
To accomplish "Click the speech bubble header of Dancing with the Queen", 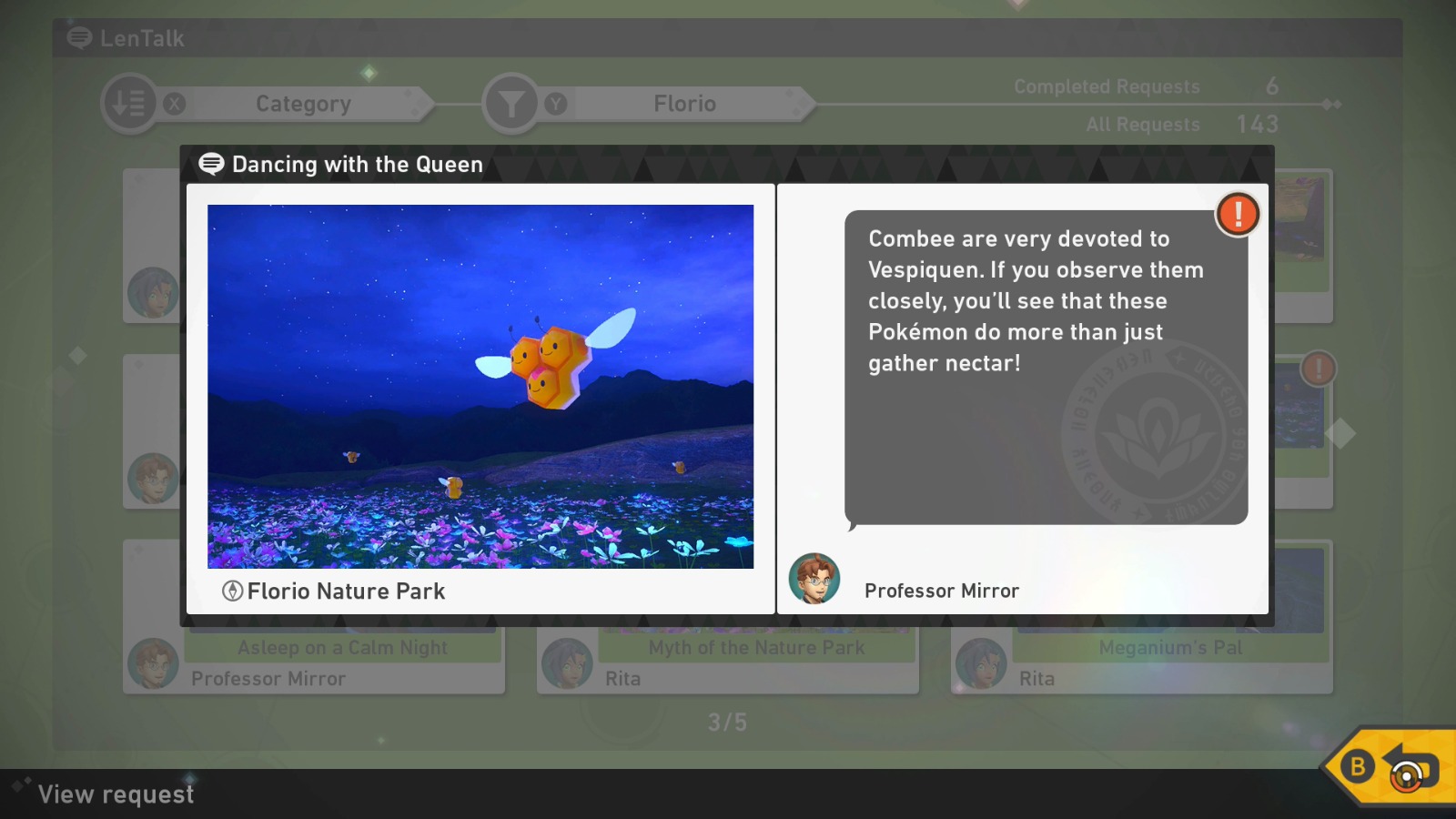I will 211,165.
